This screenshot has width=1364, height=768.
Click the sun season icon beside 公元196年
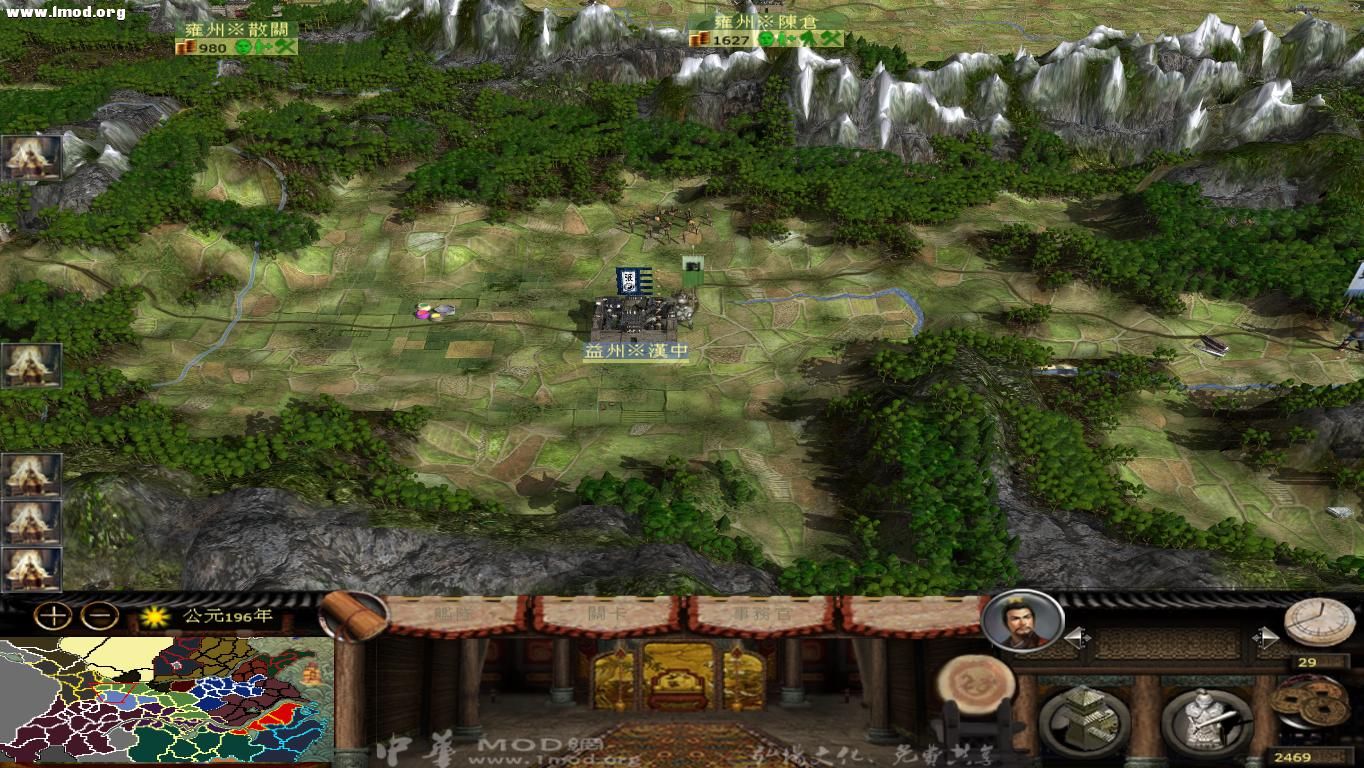pos(155,615)
